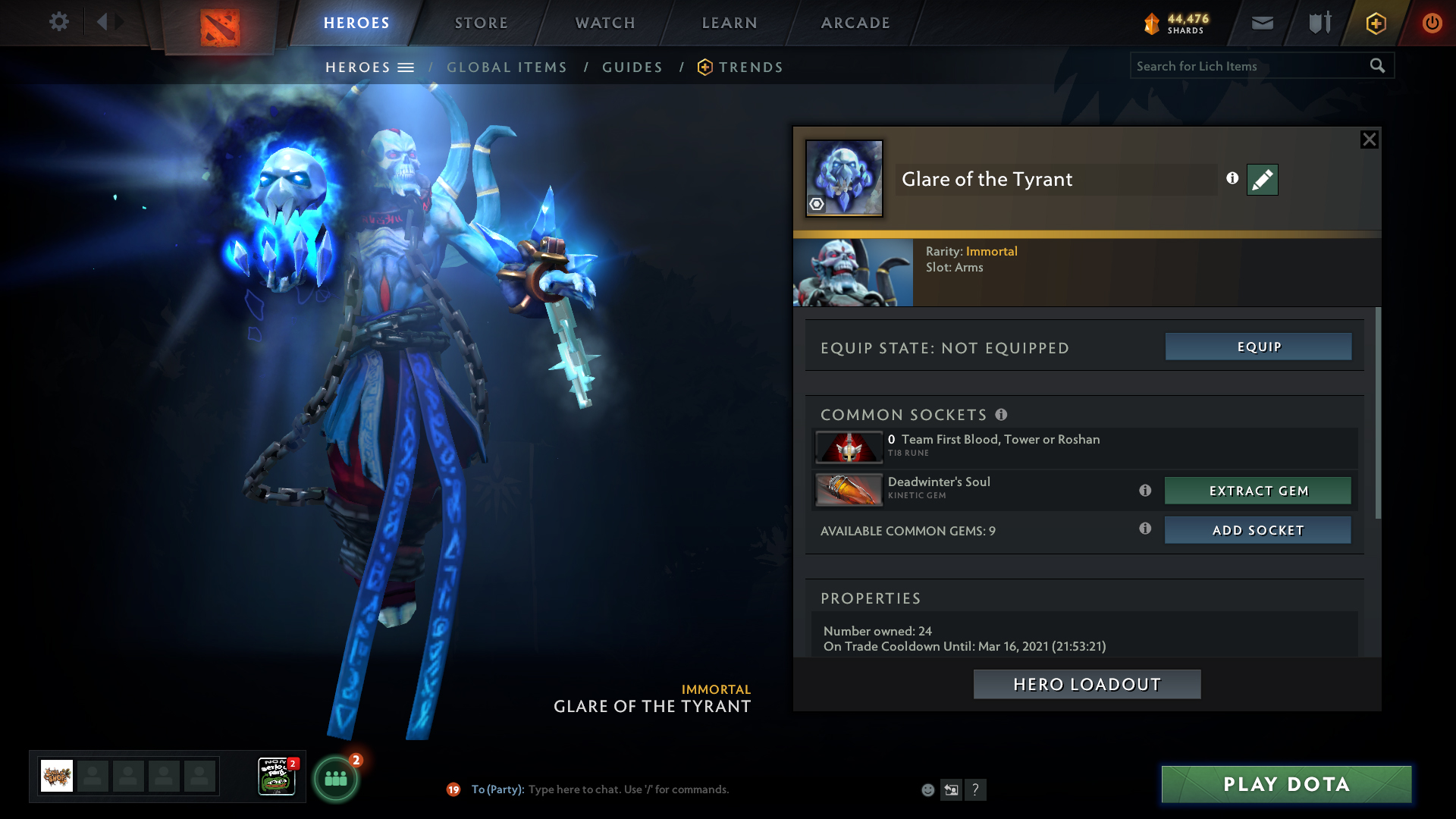Image resolution: width=1456 pixels, height=819 pixels.
Task: Search for Lich items field
Action: [x=1247, y=66]
